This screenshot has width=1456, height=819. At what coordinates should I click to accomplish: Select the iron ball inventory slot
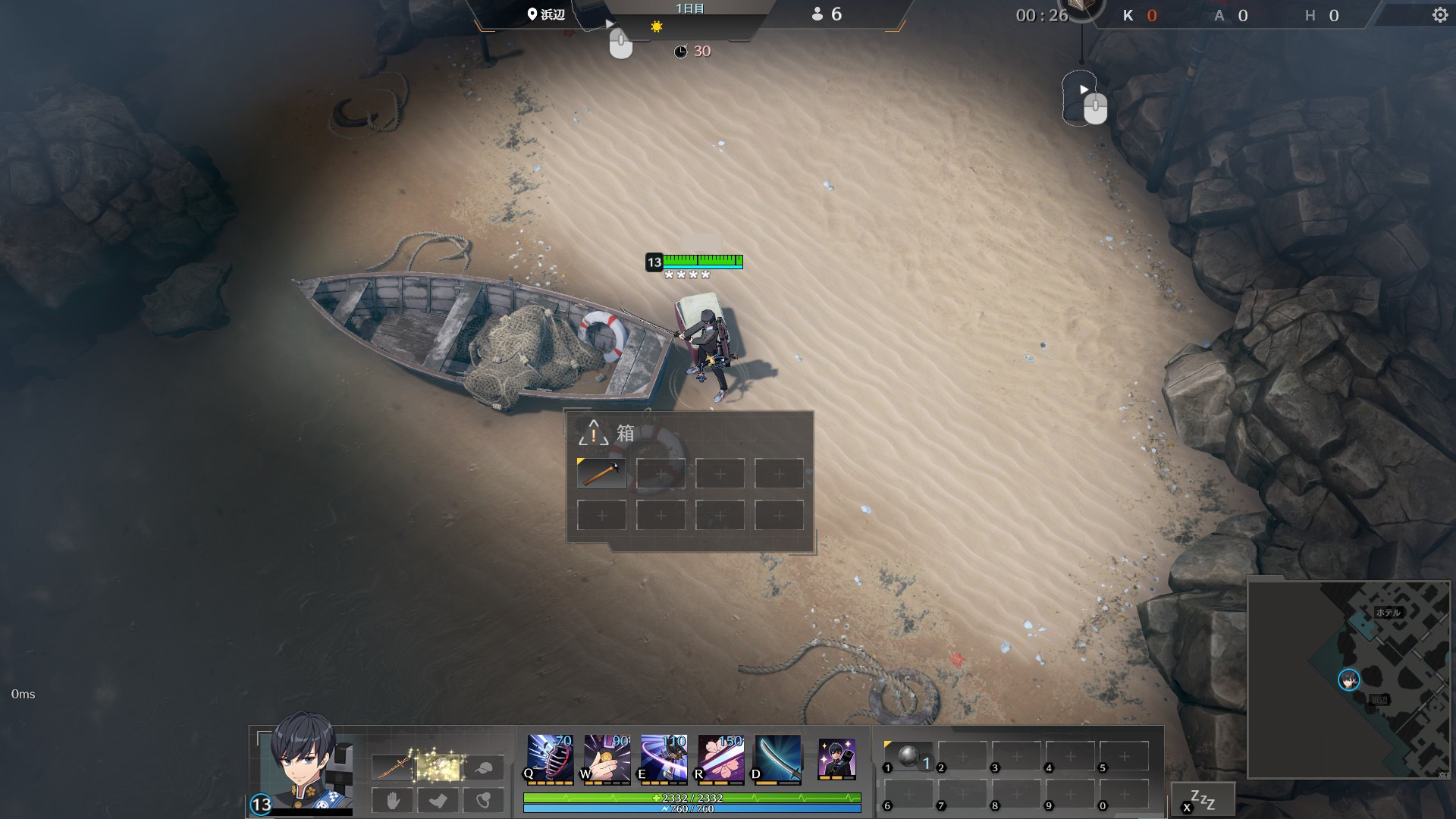point(909,756)
